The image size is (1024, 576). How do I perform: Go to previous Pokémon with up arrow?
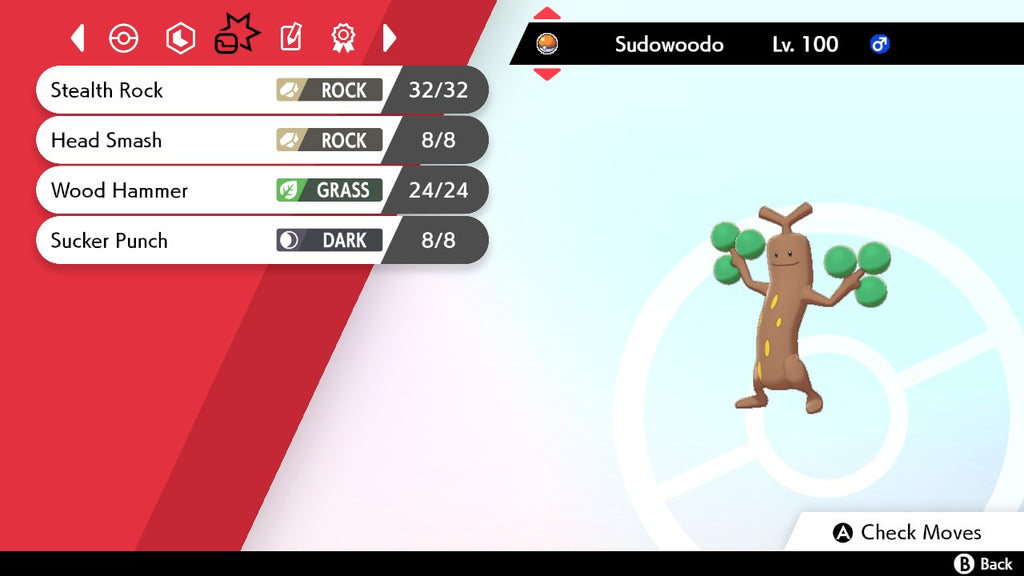coord(547,14)
